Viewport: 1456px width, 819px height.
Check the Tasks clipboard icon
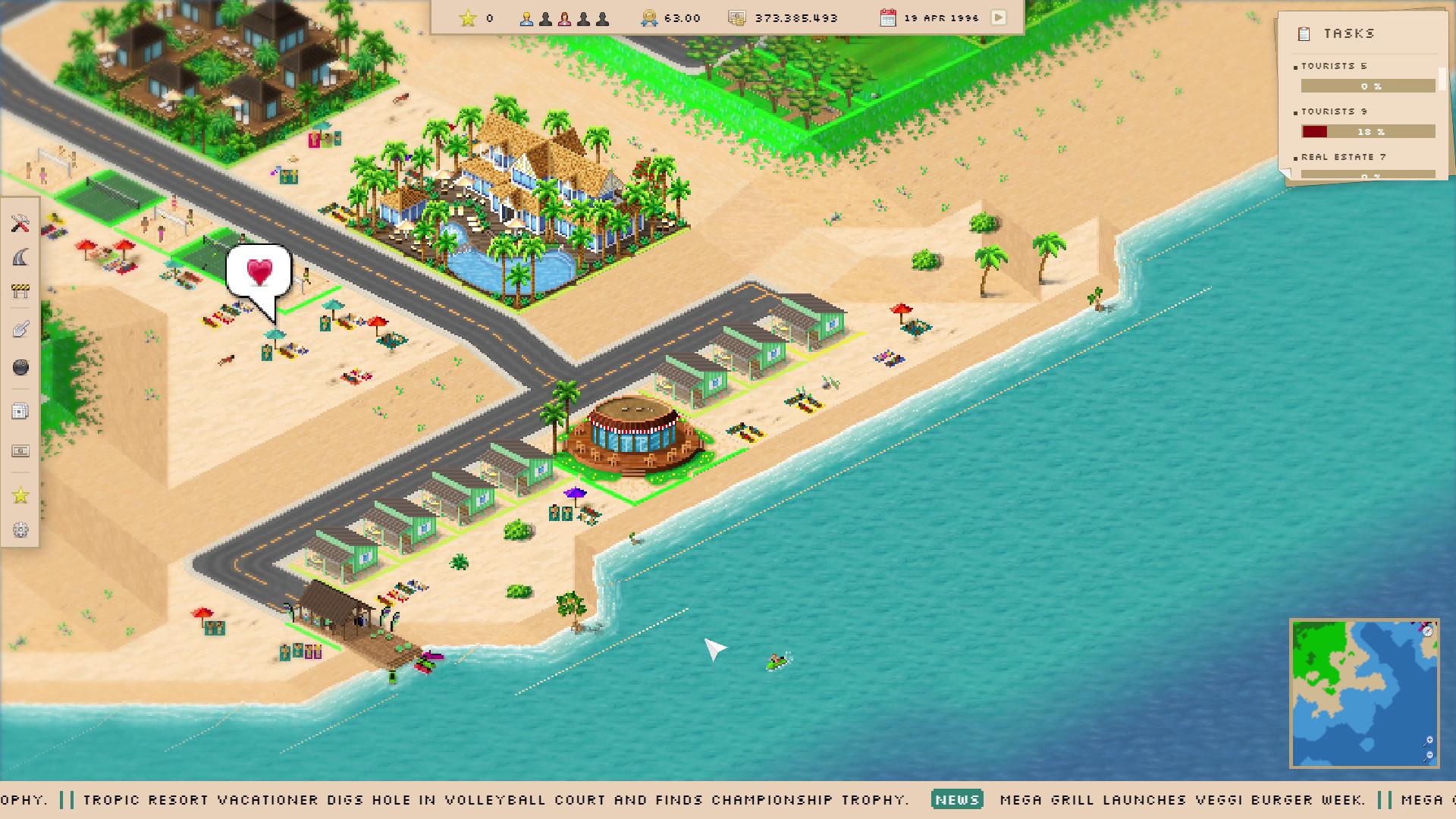click(x=1304, y=33)
